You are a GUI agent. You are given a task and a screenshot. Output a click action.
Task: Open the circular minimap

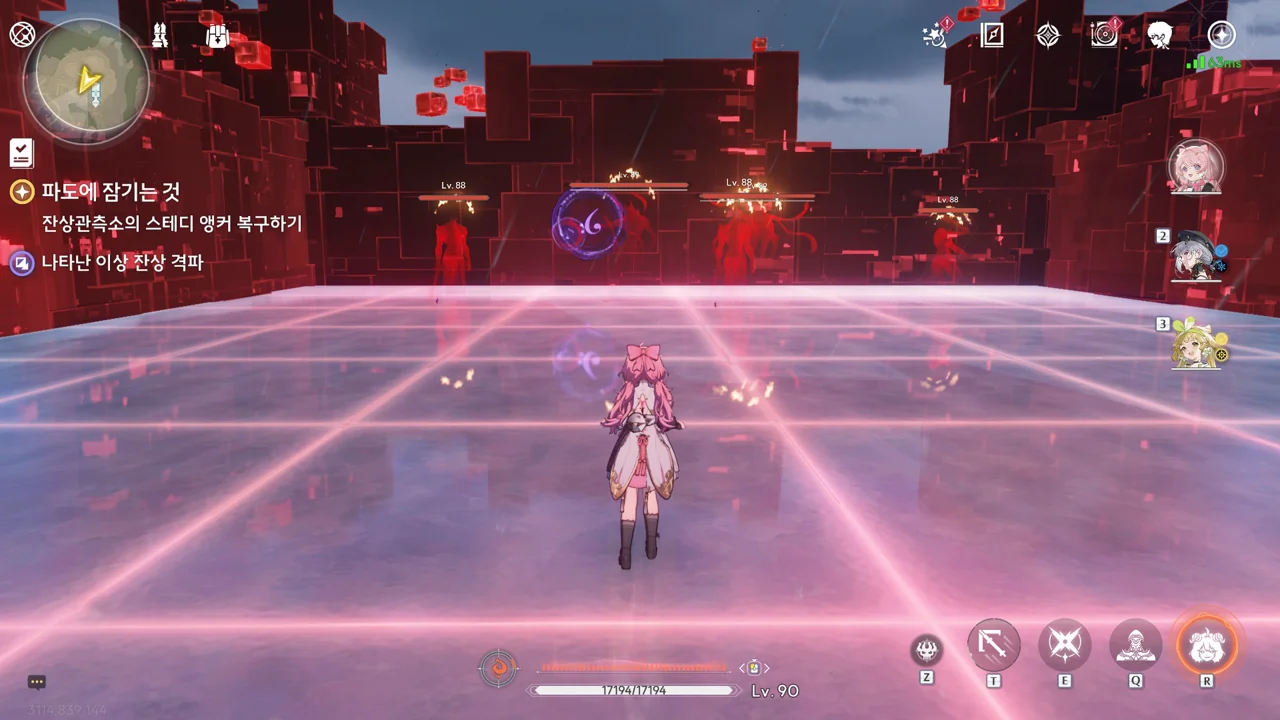[87, 77]
